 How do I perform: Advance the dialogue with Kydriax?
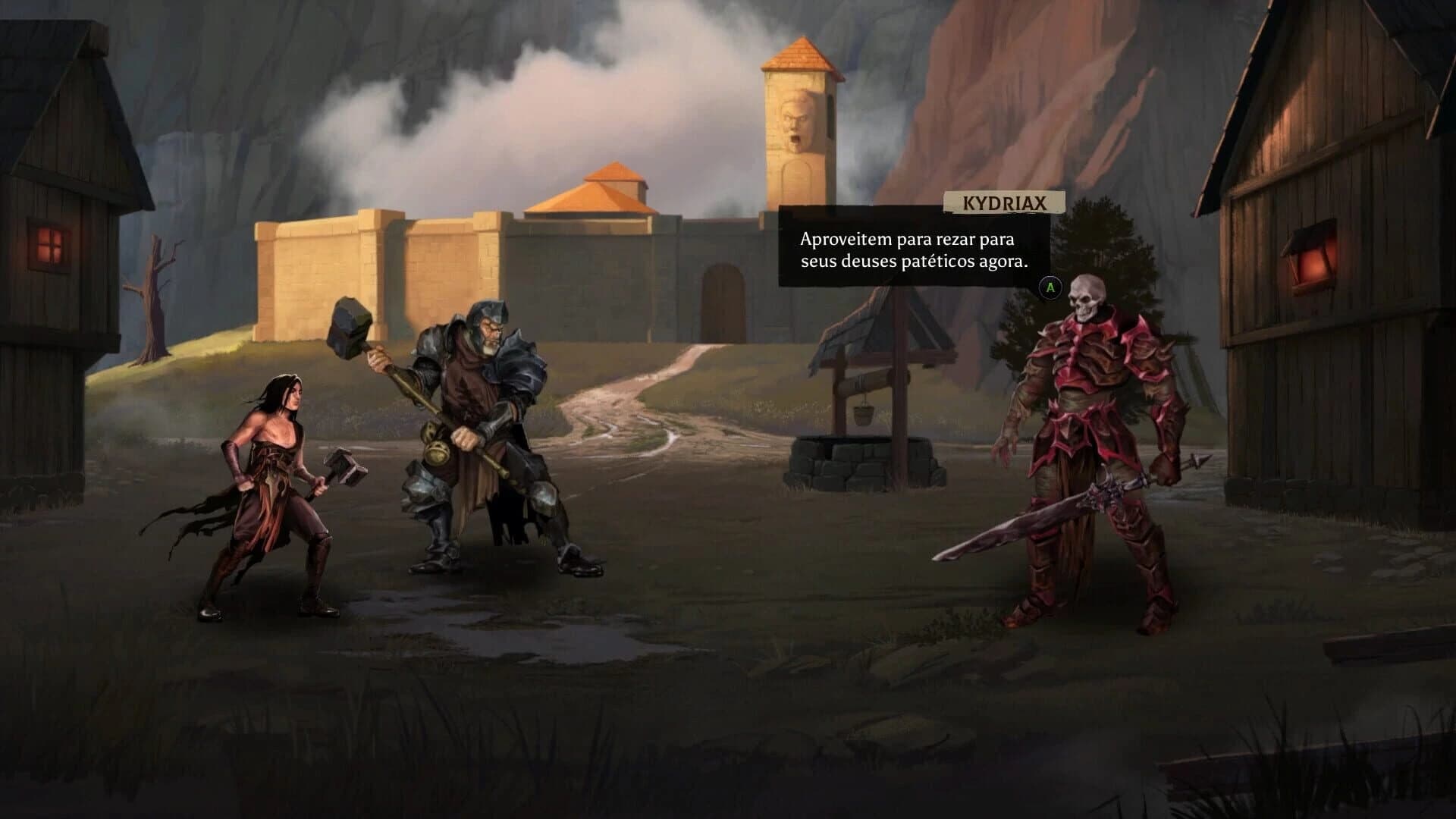coord(1052,288)
